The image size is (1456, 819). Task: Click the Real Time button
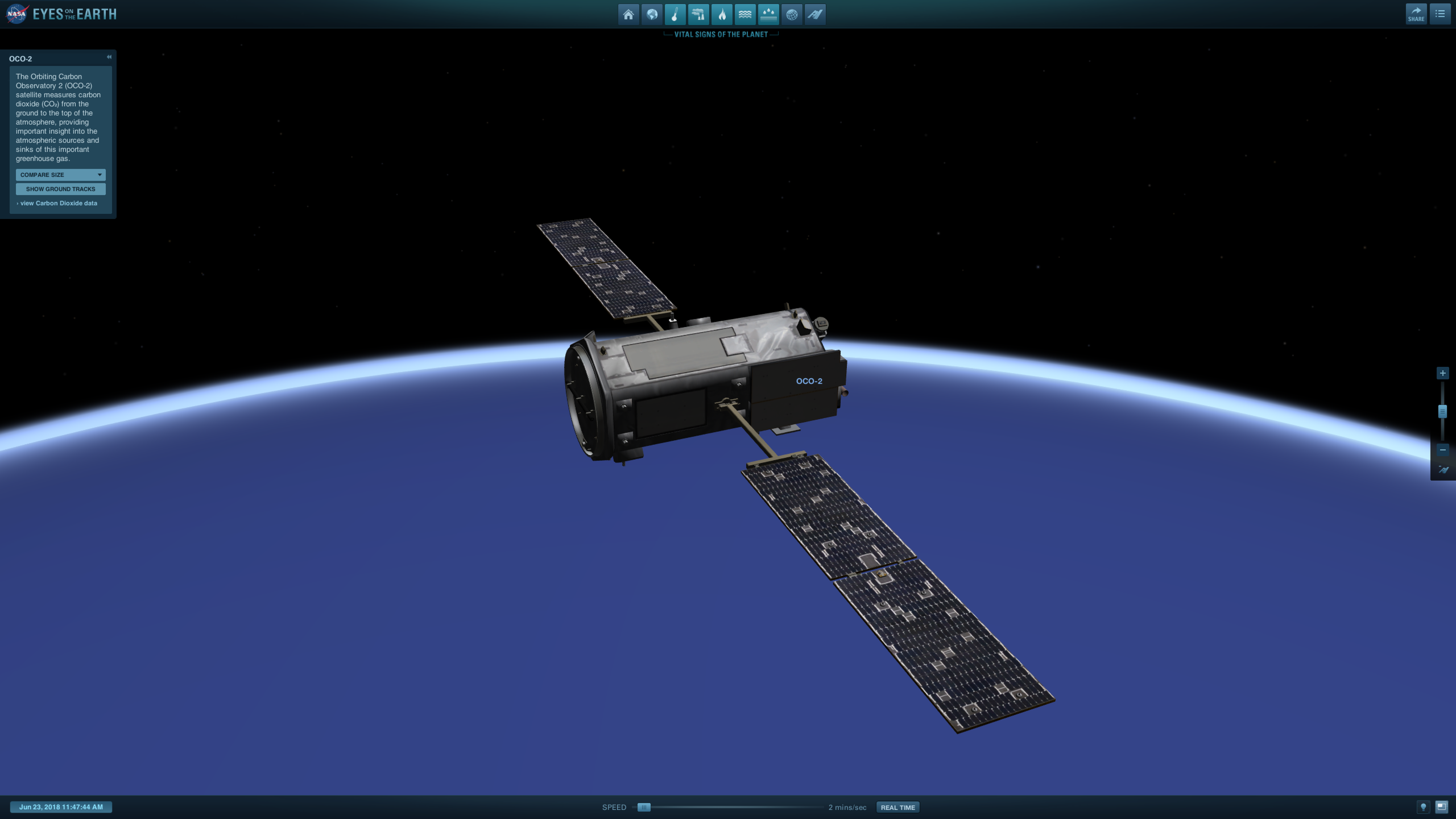pos(897,807)
